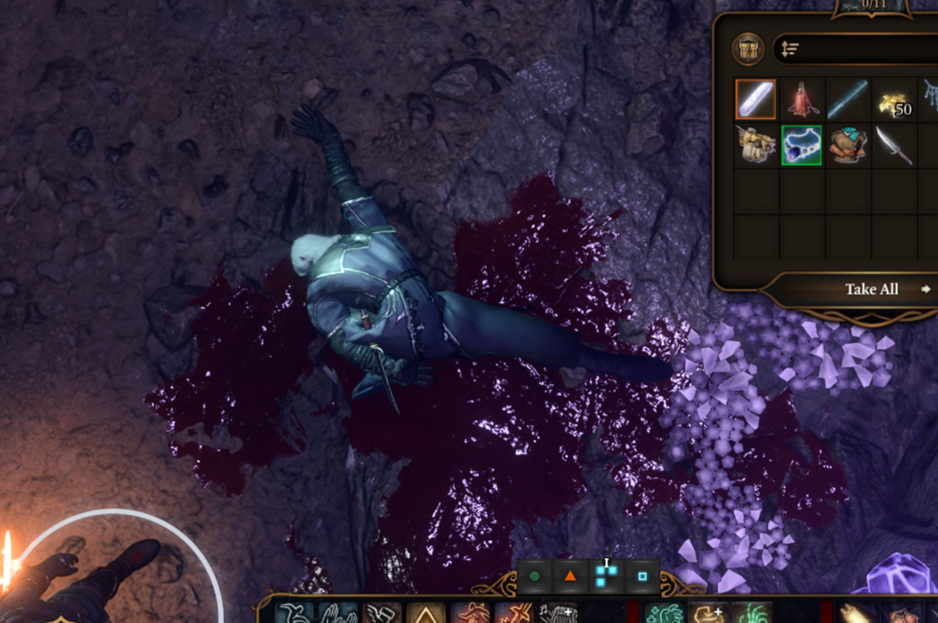938x623 pixels.
Task: Select the glowing white bar item
Action: click(755, 100)
